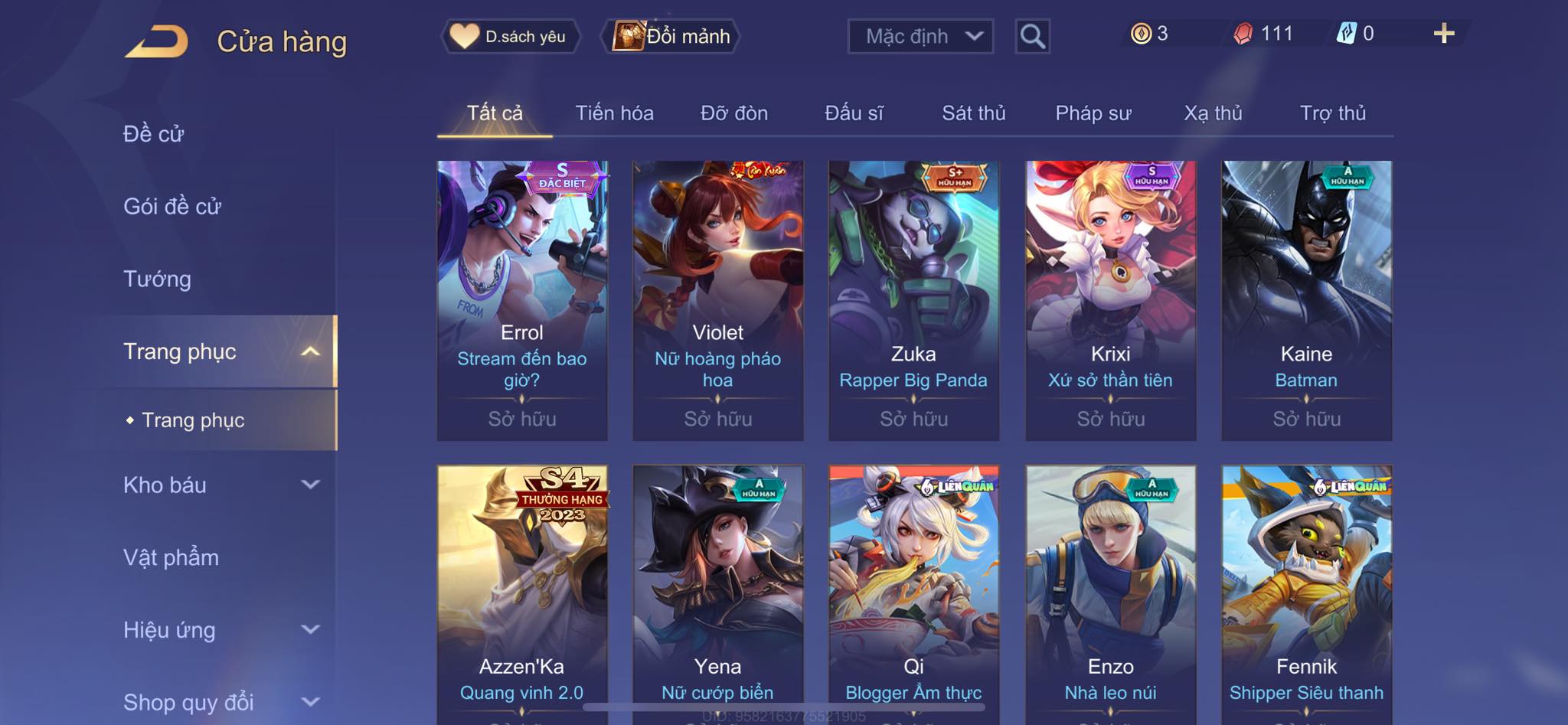
Task: Expand the Mặc định sort dropdown
Action: point(920,36)
